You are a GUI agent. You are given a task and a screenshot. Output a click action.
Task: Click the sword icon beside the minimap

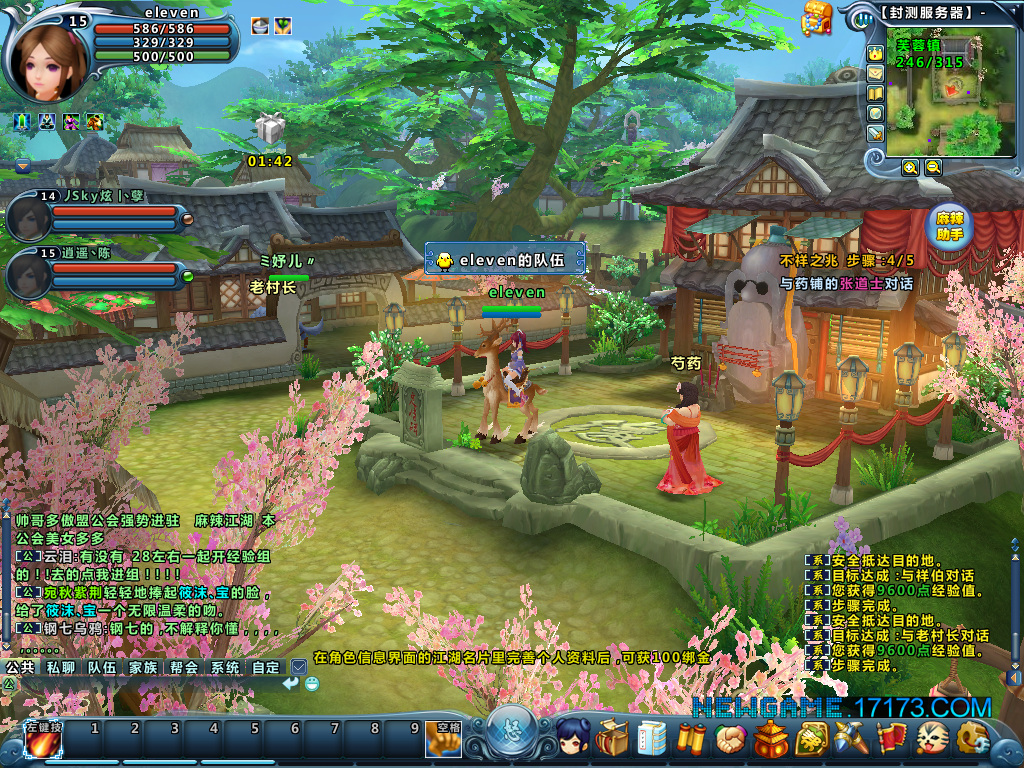[x=875, y=133]
